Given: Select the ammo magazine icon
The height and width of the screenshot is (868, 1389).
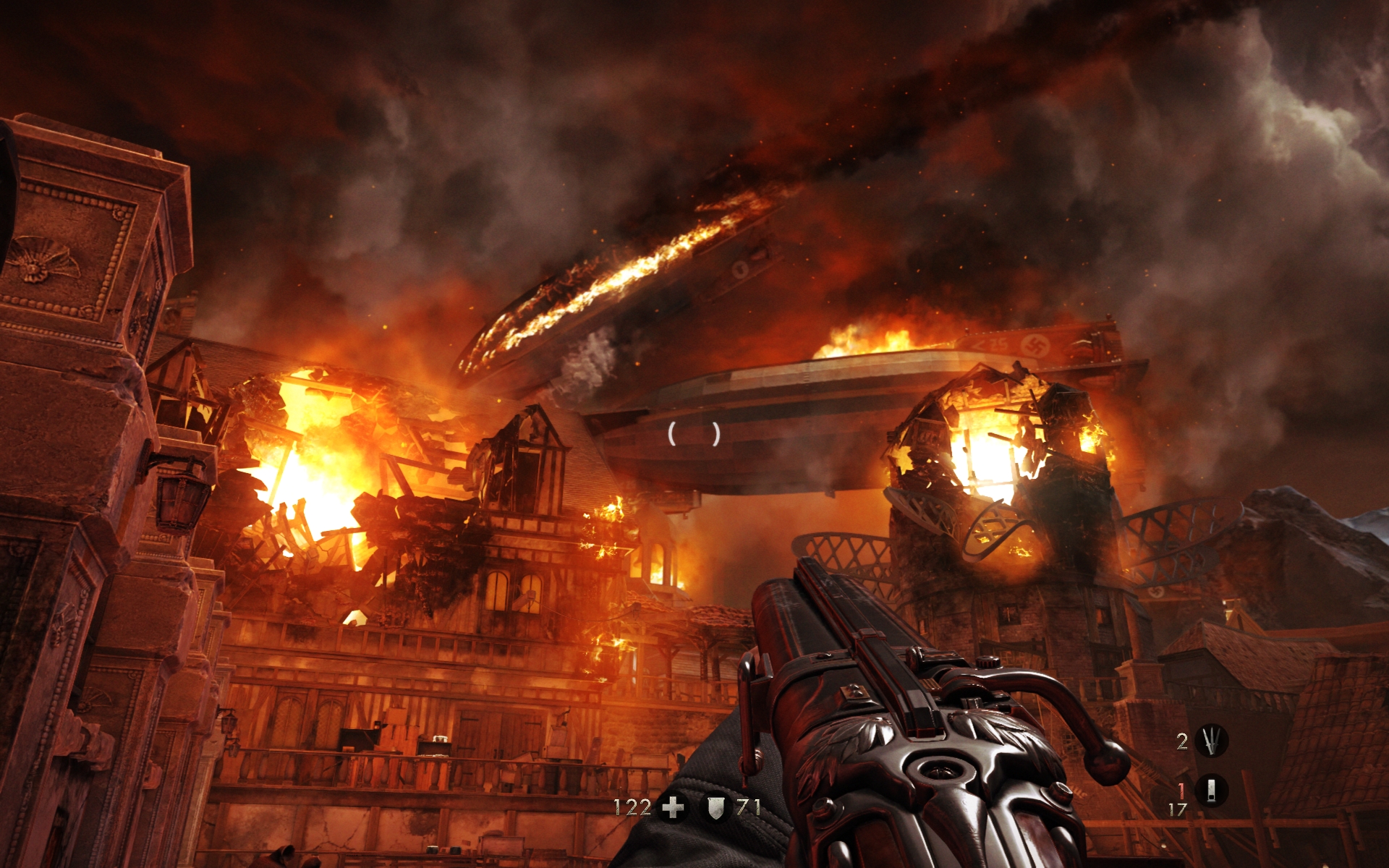Looking at the screenshot, I should coord(1212,791).
